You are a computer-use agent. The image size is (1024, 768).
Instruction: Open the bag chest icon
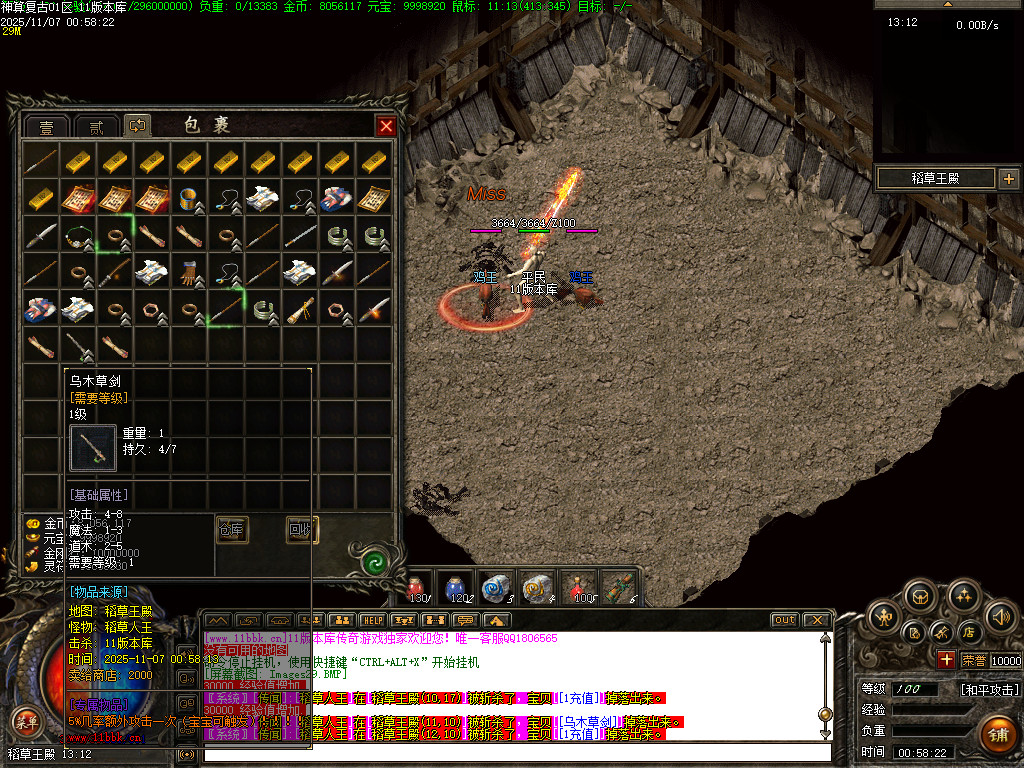pyautogui.click(x=921, y=597)
